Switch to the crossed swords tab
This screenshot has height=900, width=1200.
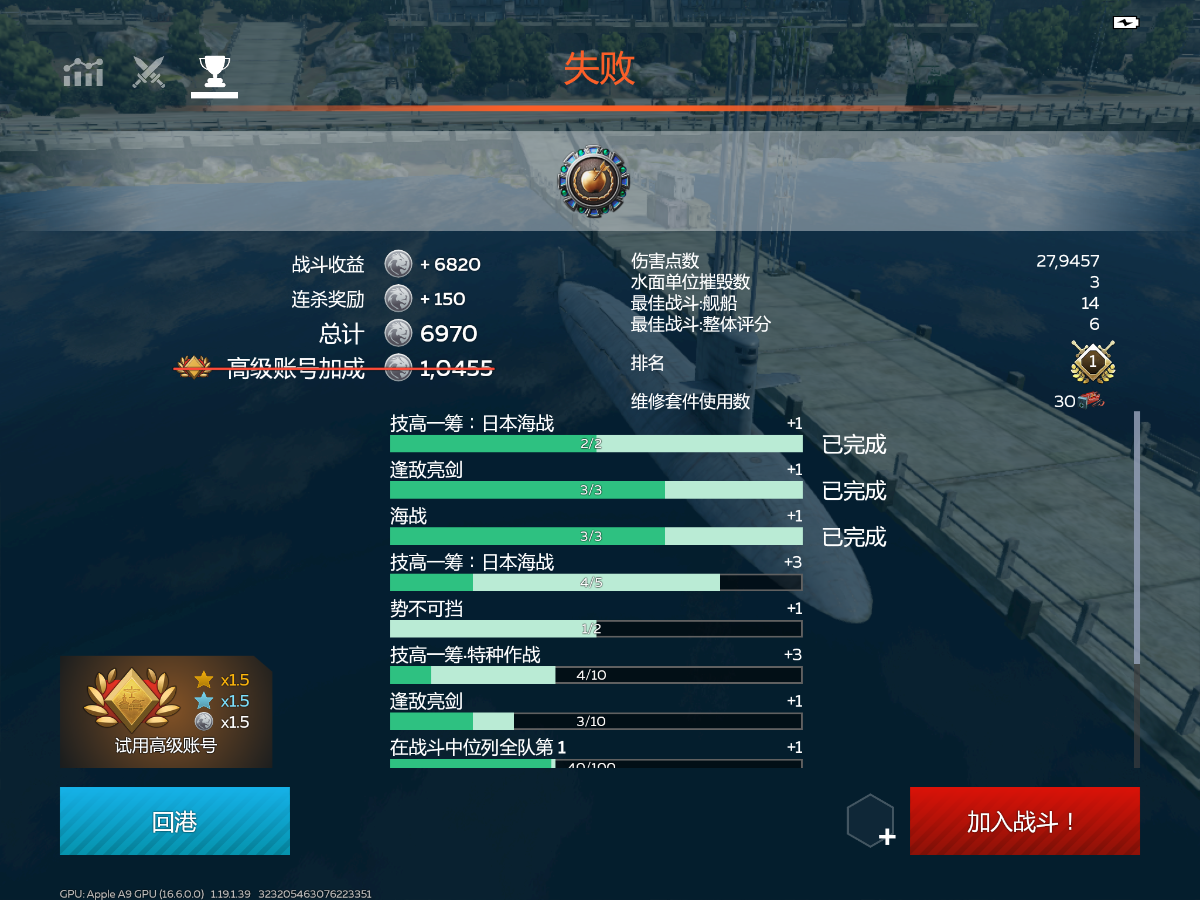click(x=149, y=72)
